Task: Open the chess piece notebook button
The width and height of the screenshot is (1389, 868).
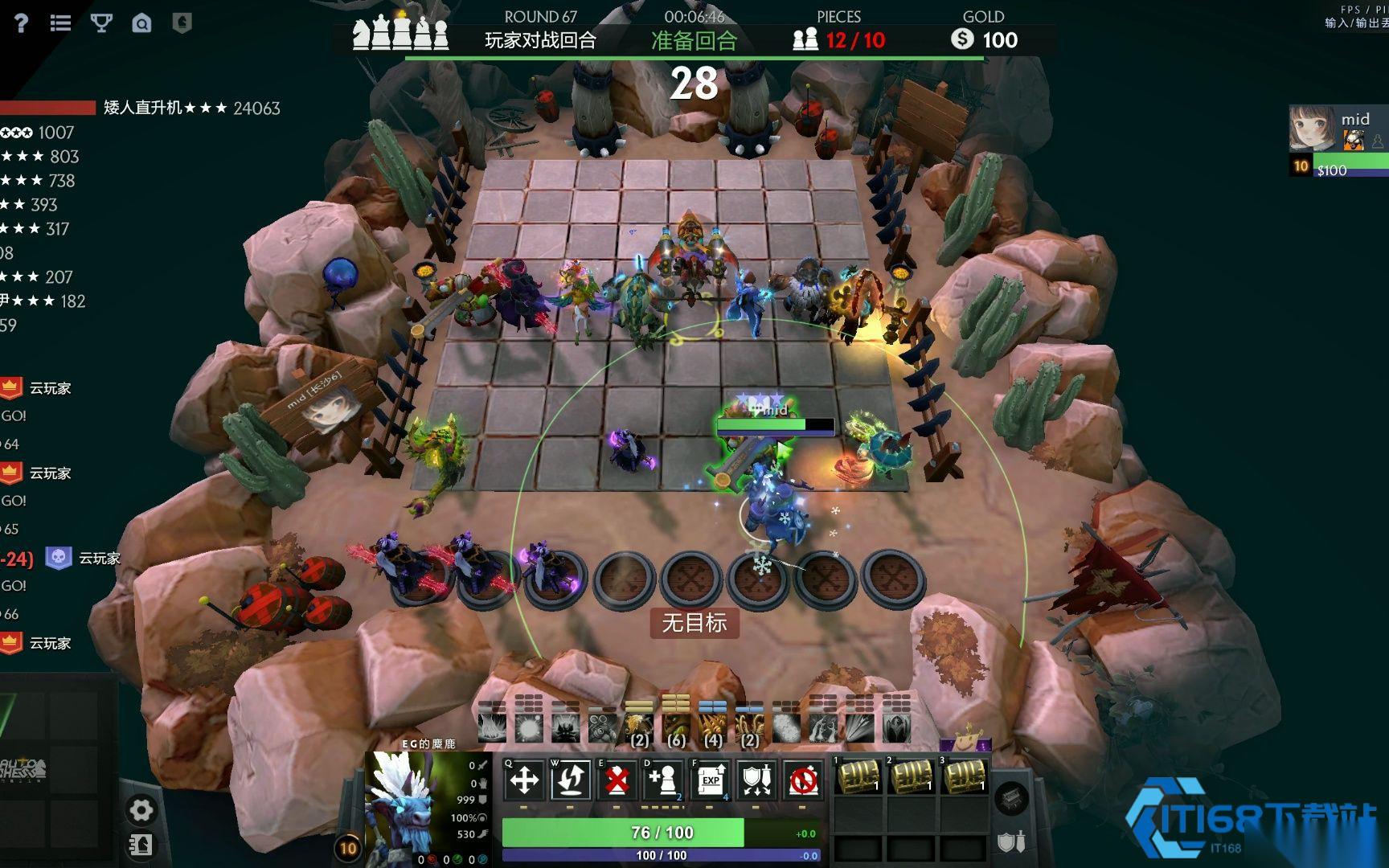Action: pyautogui.click(x=141, y=845)
